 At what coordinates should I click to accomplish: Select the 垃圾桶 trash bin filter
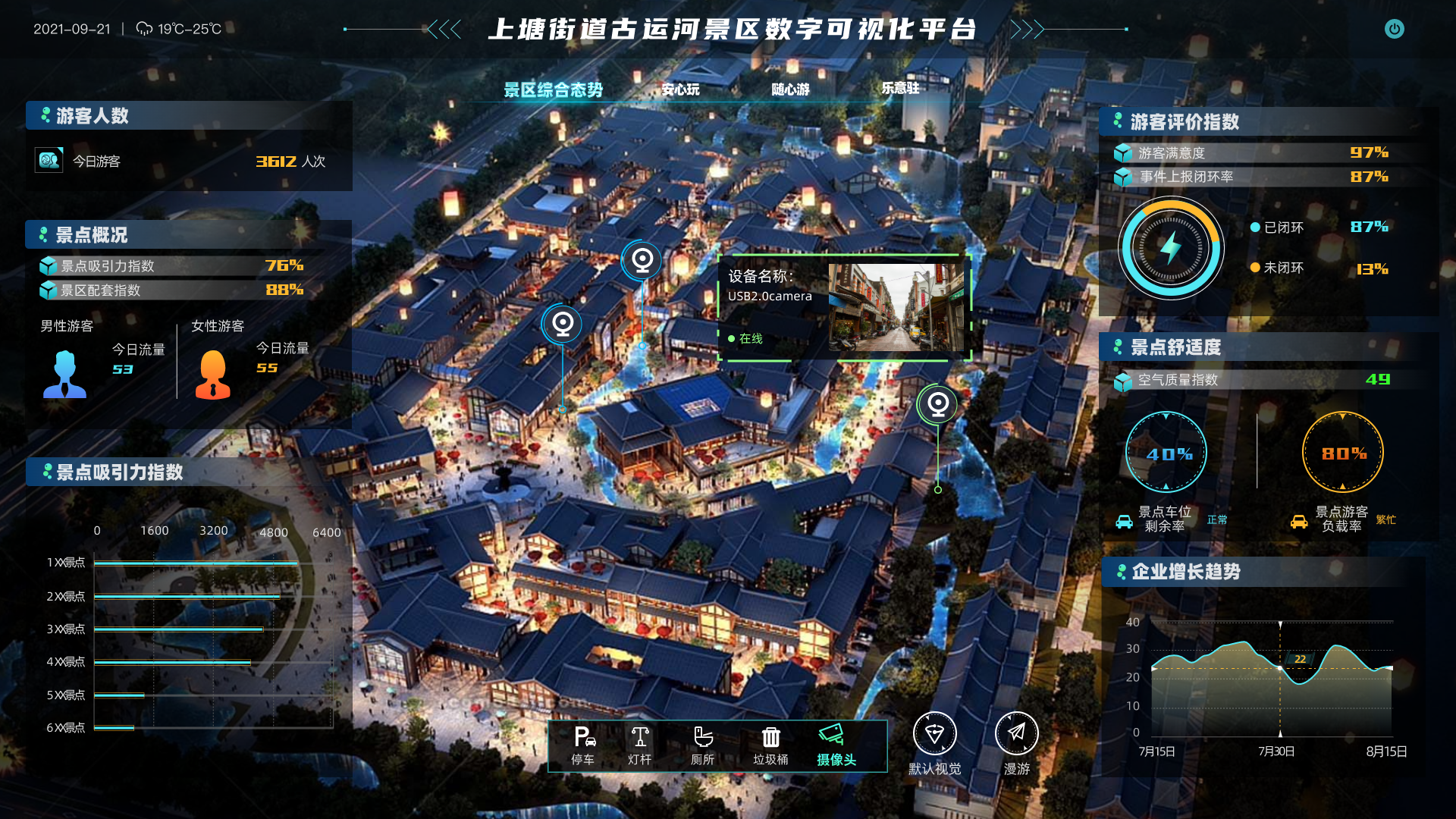tap(770, 745)
